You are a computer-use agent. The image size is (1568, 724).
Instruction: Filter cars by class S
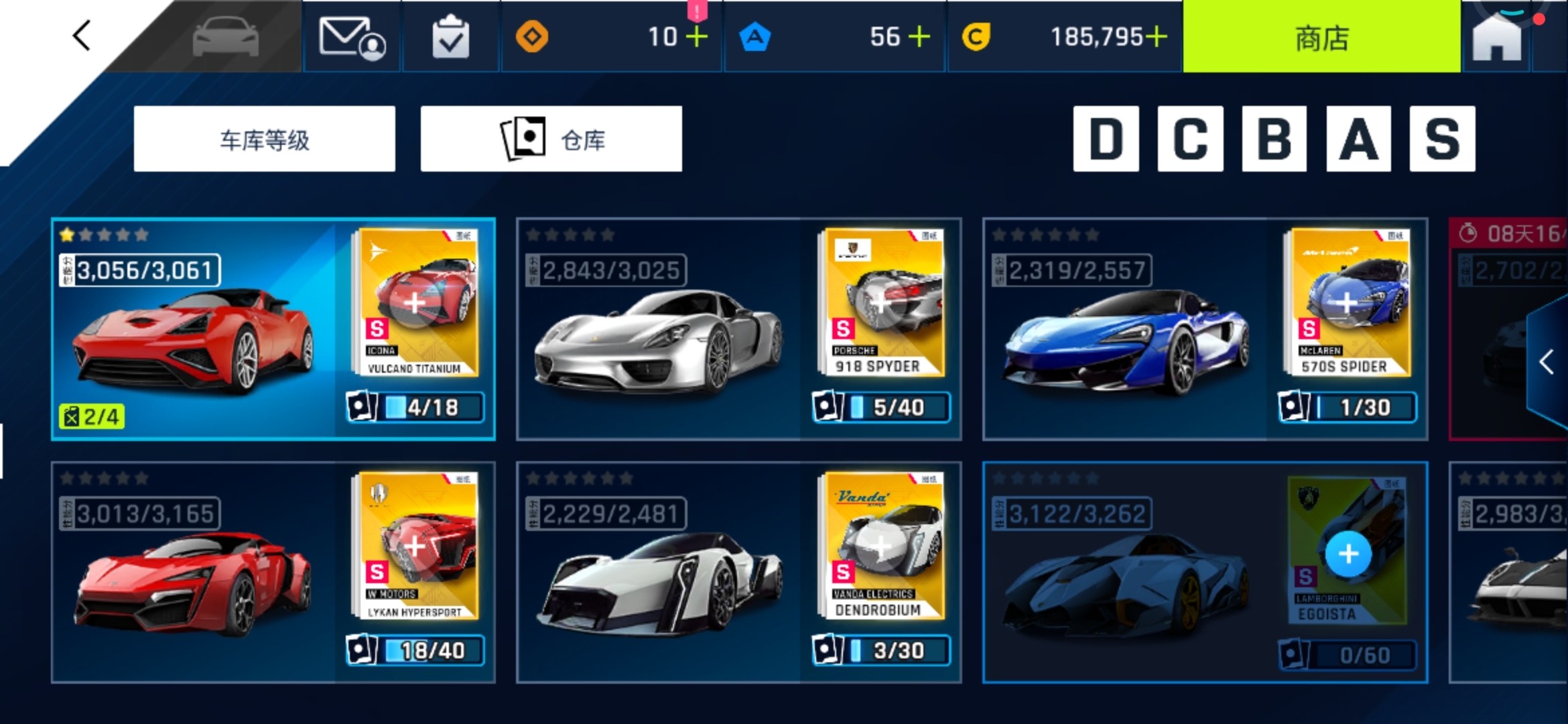[1442, 139]
